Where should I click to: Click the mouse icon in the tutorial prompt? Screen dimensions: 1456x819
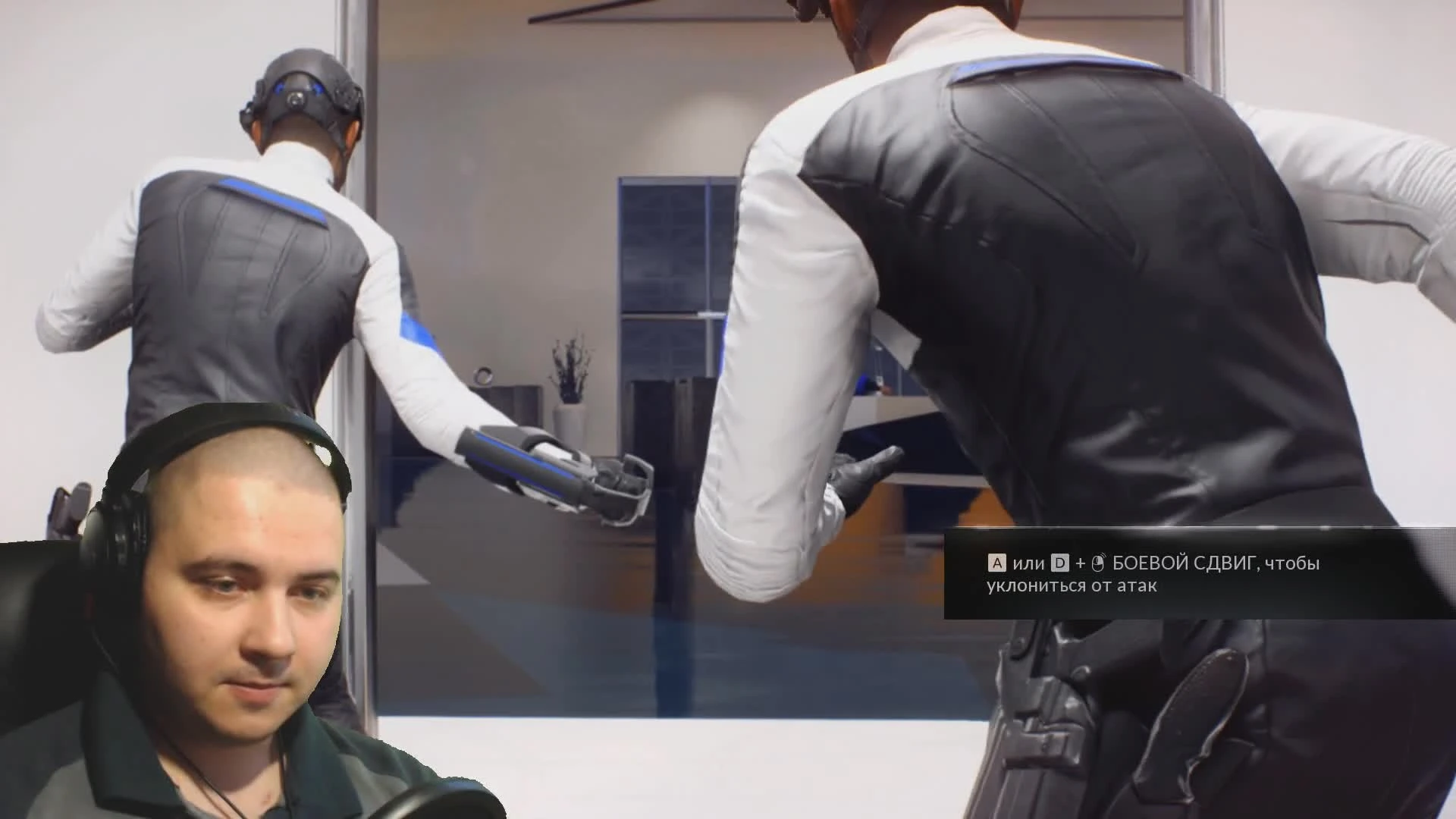coord(1097,562)
